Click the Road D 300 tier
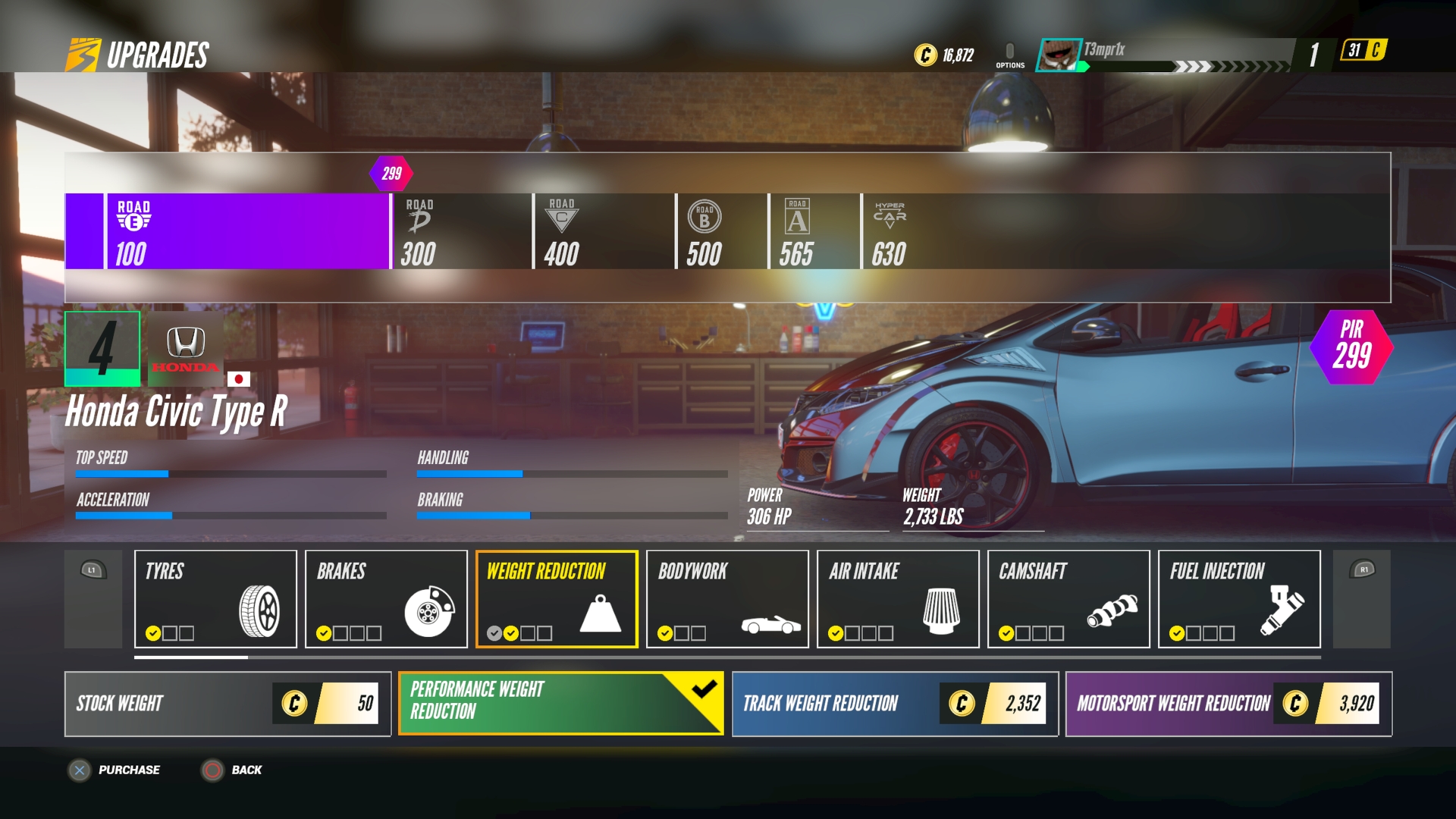The image size is (1456, 819). tap(461, 231)
